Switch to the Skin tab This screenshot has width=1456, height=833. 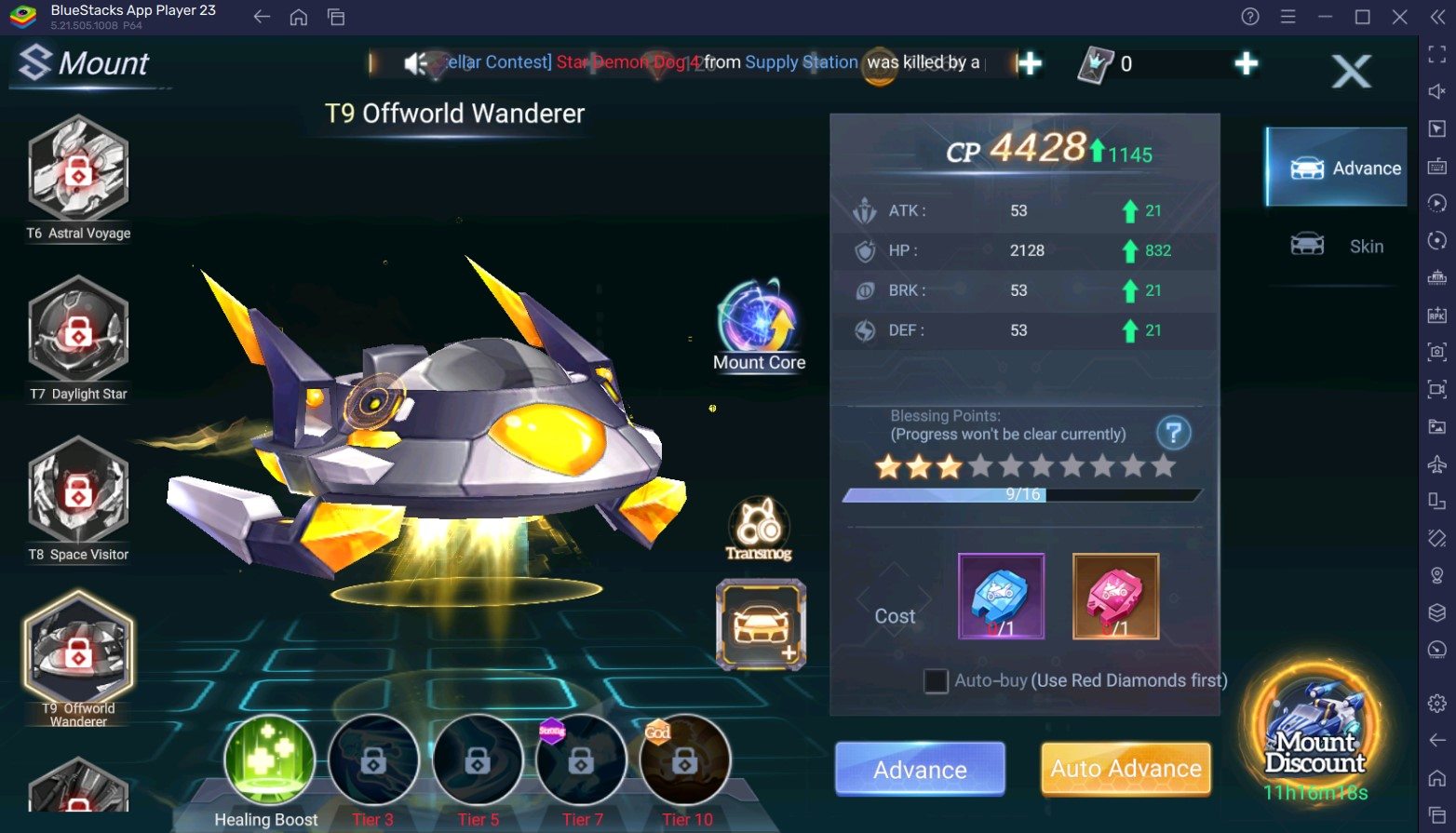click(x=1338, y=247)
